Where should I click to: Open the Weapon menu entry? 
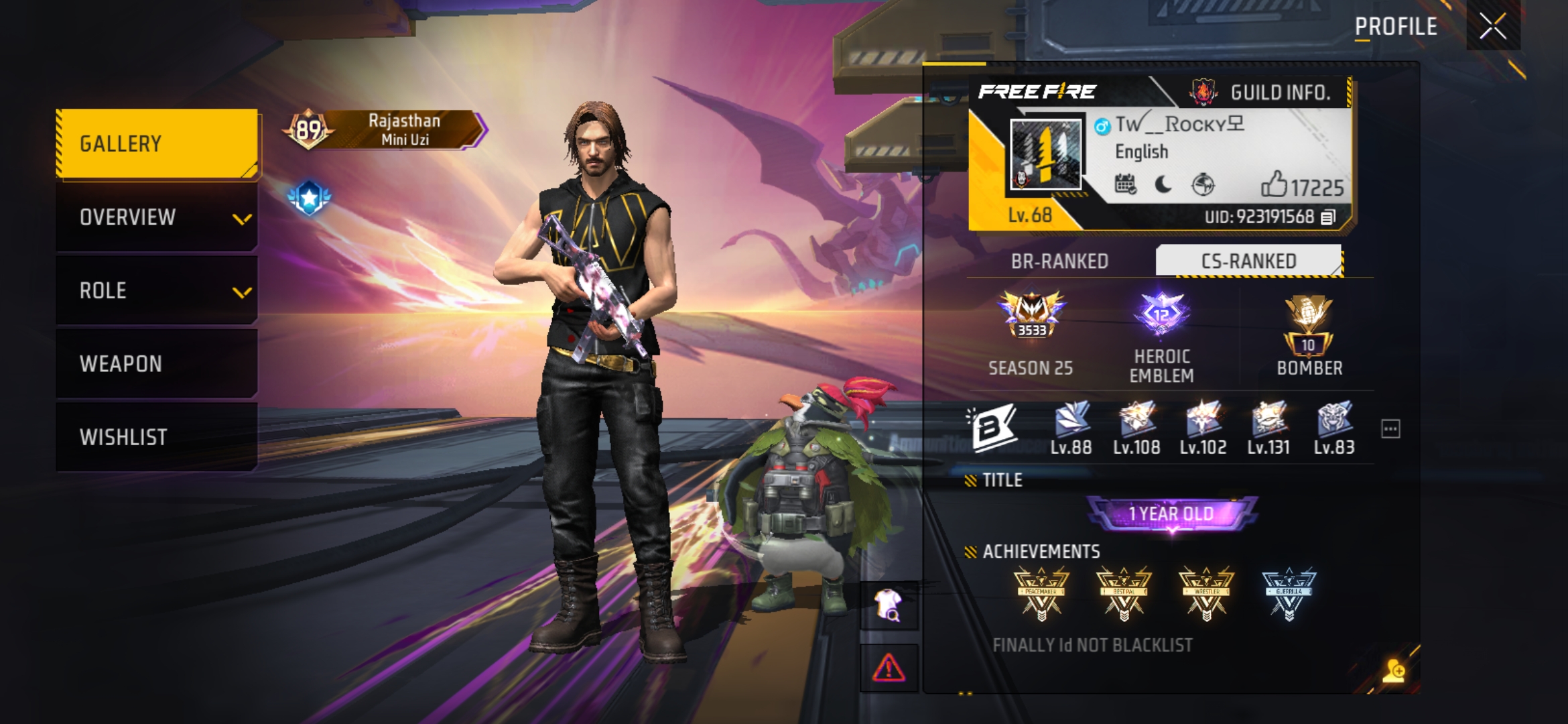point(157,364)
